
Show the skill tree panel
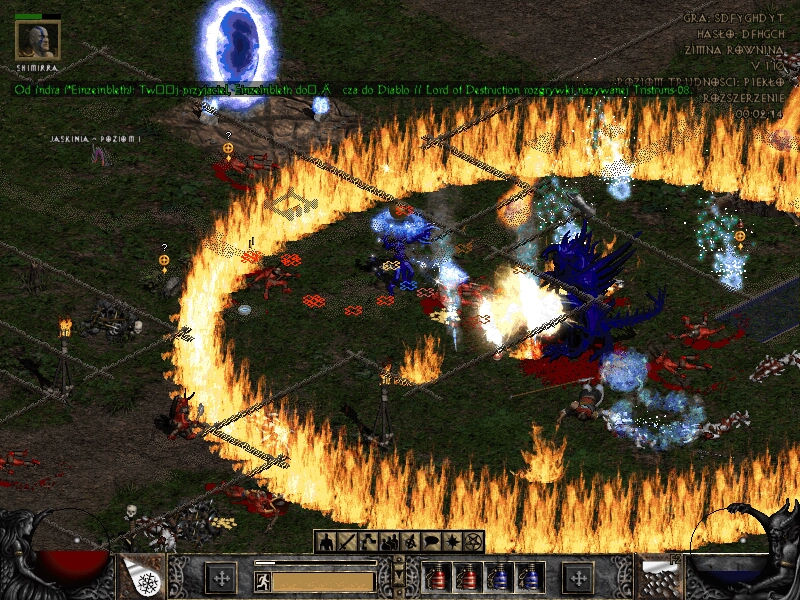click(367, 541)
